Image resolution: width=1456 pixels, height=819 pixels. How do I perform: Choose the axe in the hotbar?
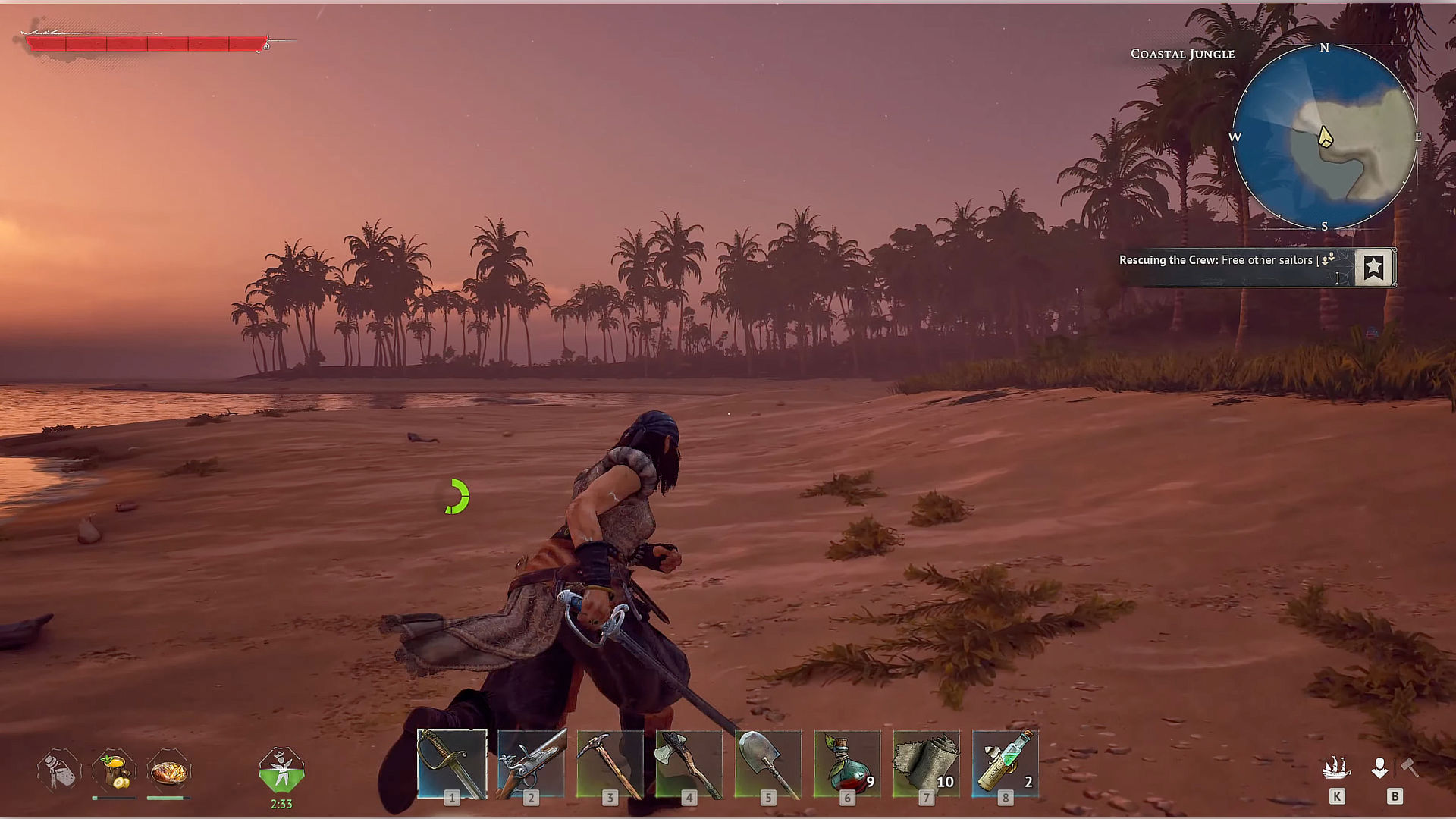(x=689, y=764)
